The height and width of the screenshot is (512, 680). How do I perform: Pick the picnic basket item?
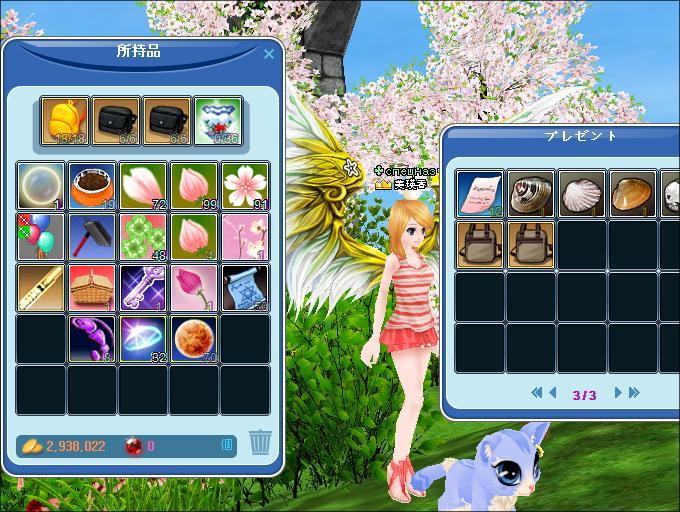coord(93,287)
